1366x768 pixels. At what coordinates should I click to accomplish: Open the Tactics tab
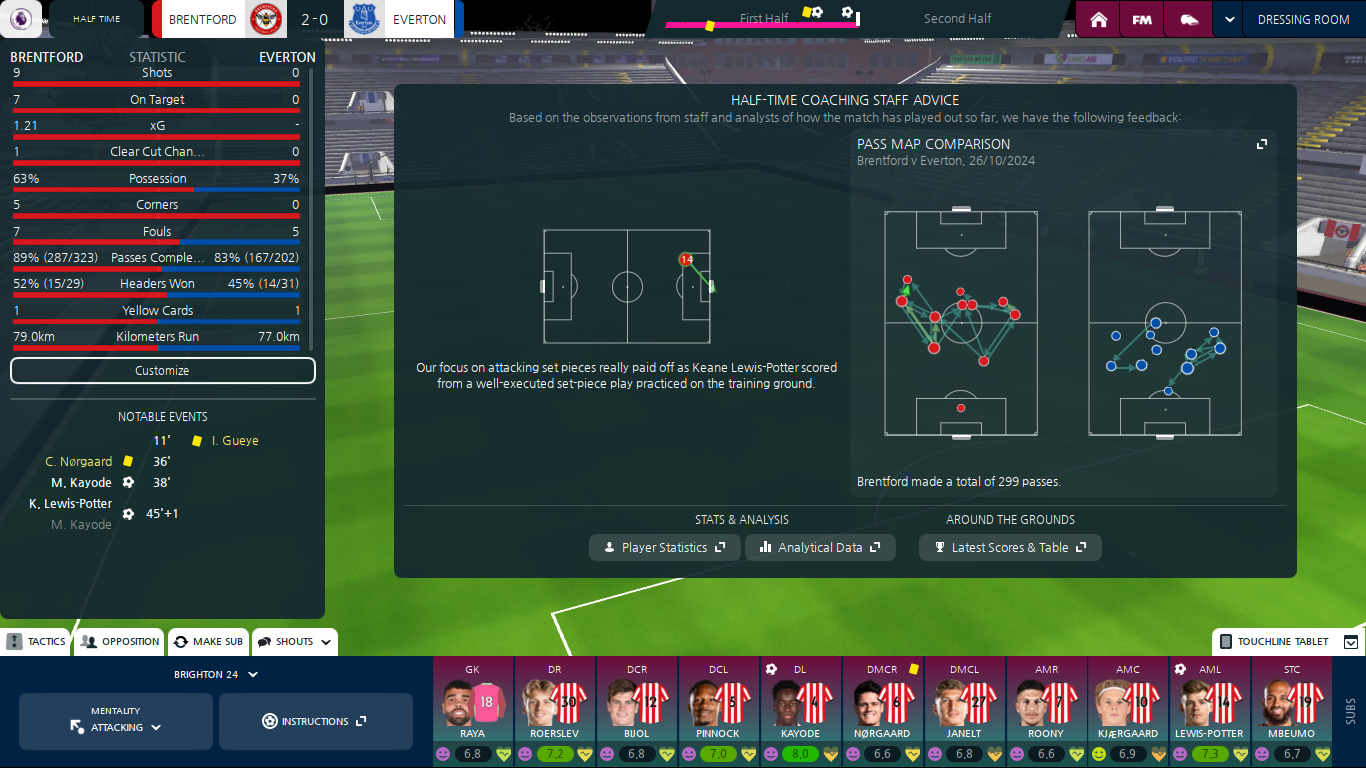(36, 642)
